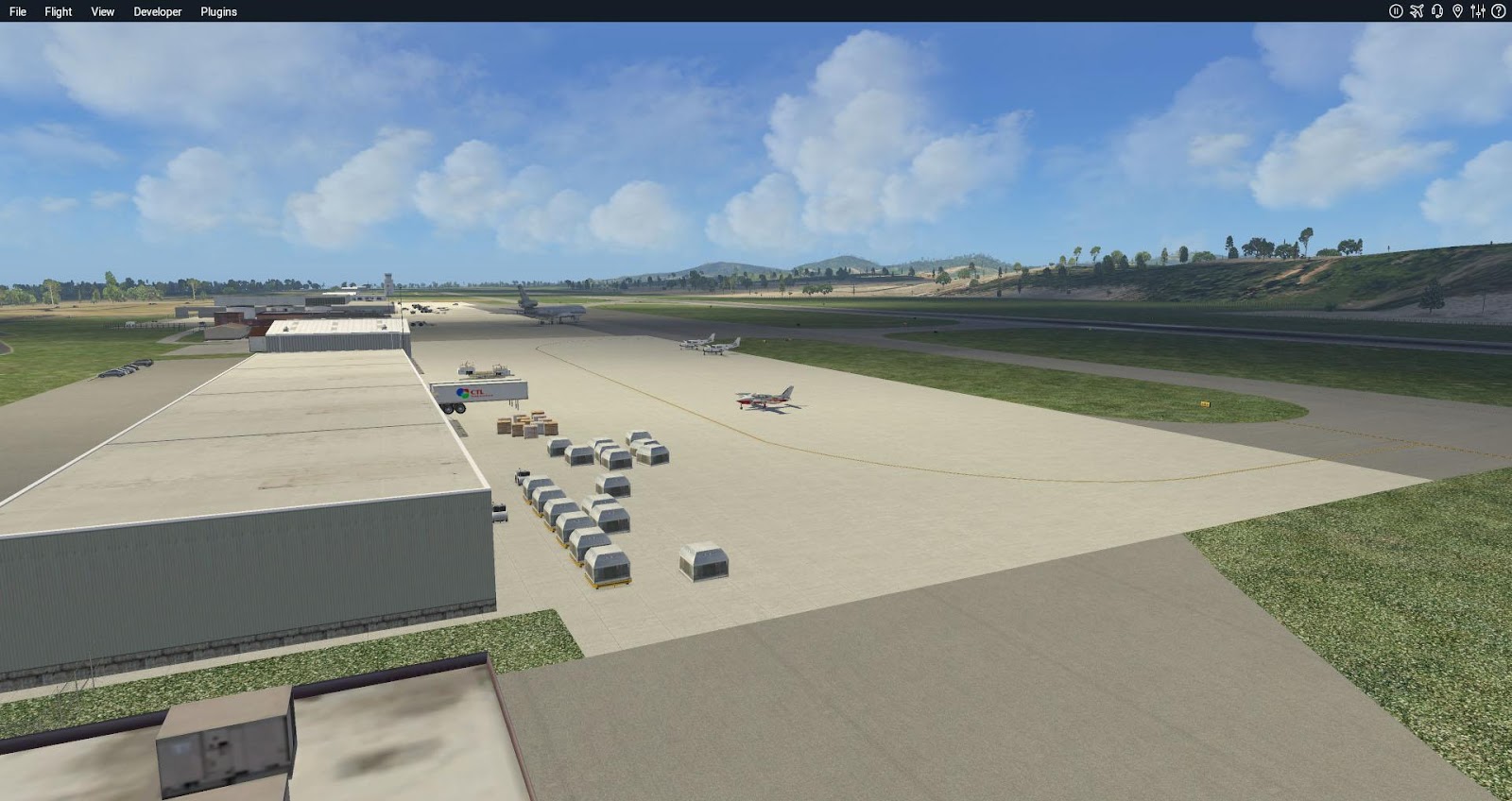Open flight configuration via the airplane icon
Screen dimensions: 1512x801
(x=1417, y=11)
